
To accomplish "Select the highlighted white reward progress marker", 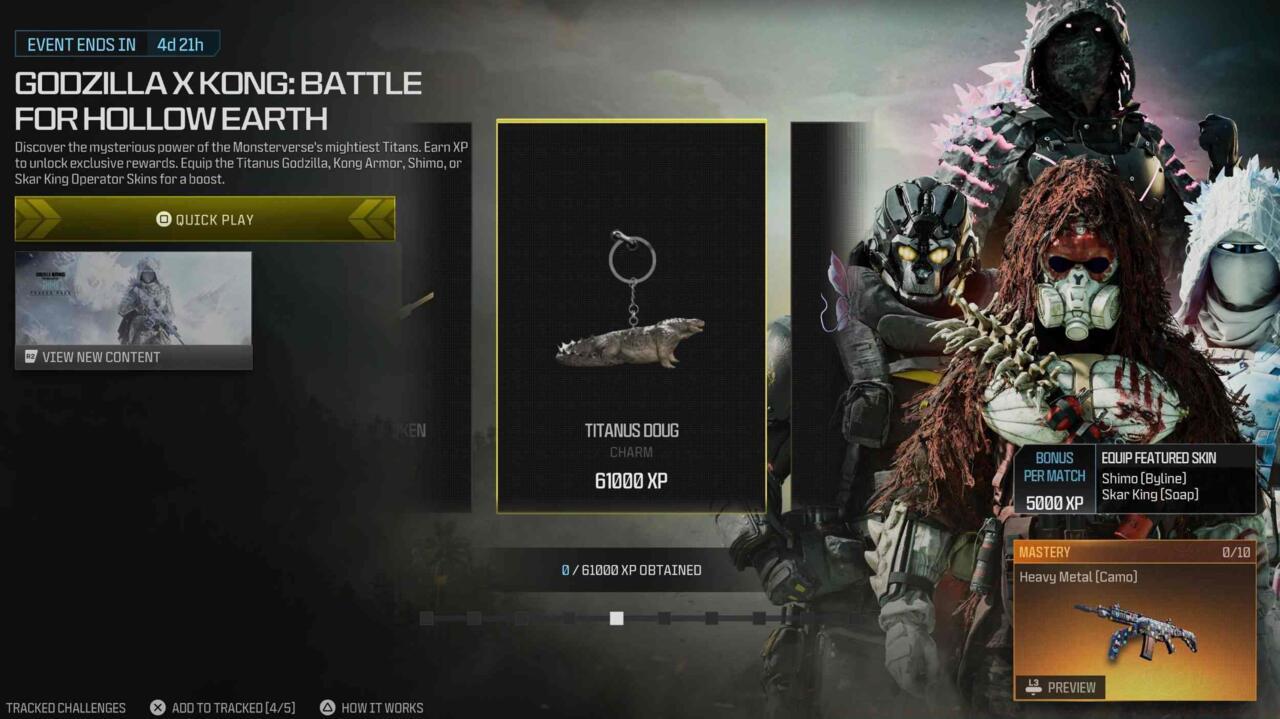I will pyautogui.click(x=617, y=618).
